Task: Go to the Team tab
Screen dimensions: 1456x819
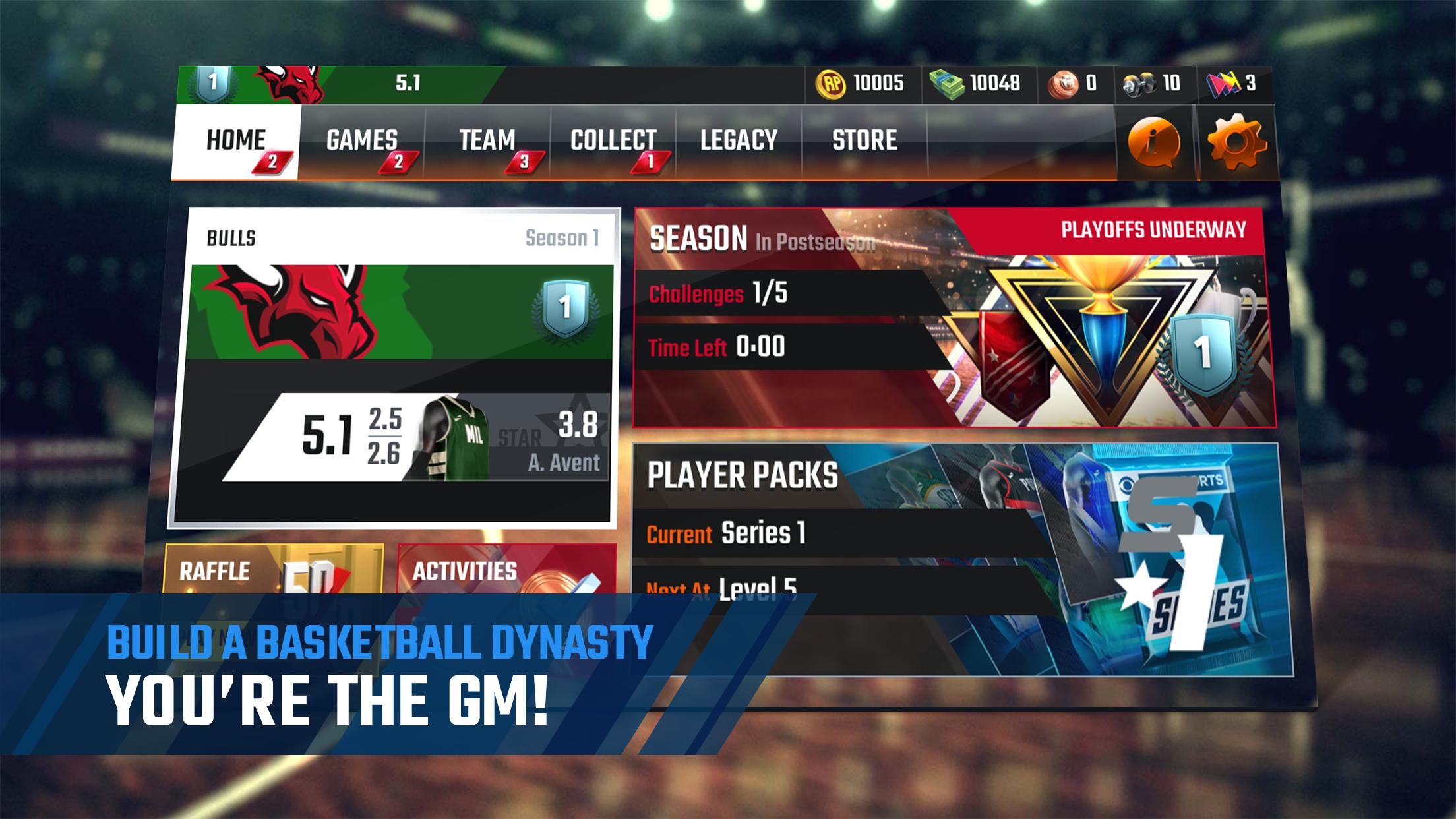Action: (487, 141)
